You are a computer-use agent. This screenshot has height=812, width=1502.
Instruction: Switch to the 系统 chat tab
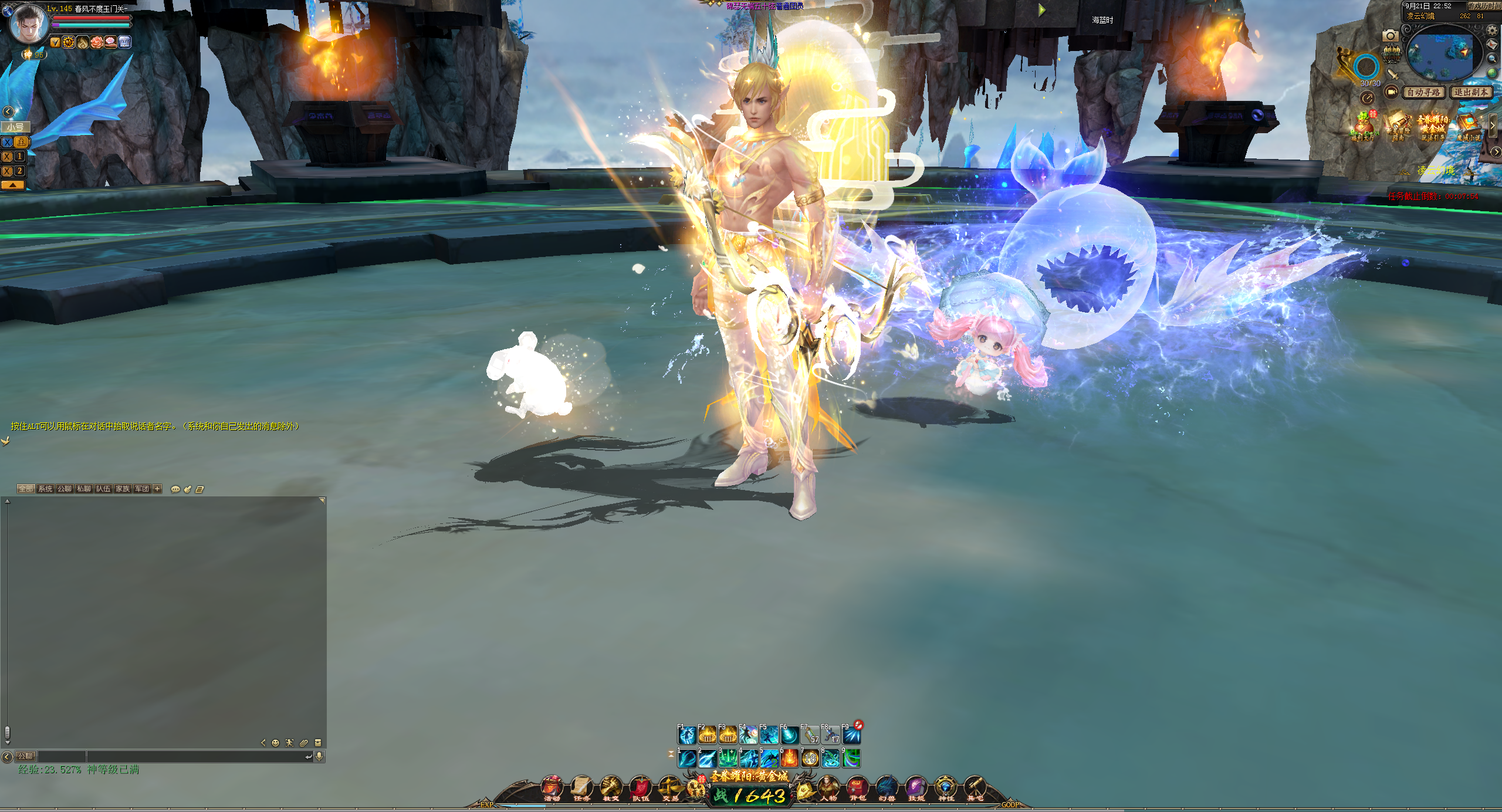[45, 489]
